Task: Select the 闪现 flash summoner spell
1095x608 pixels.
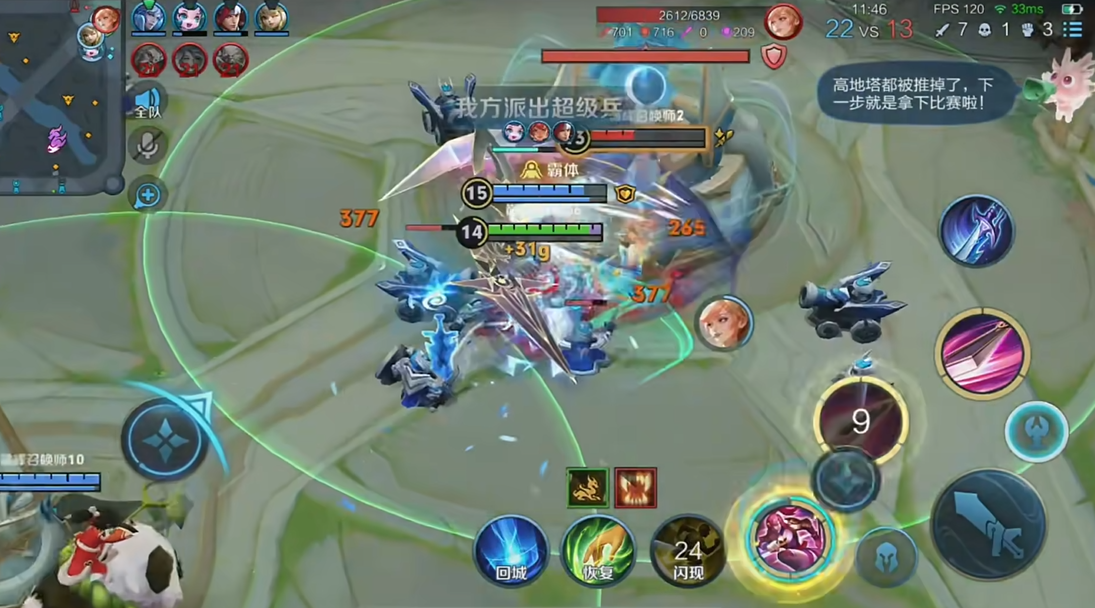Action: click(687, 550)
